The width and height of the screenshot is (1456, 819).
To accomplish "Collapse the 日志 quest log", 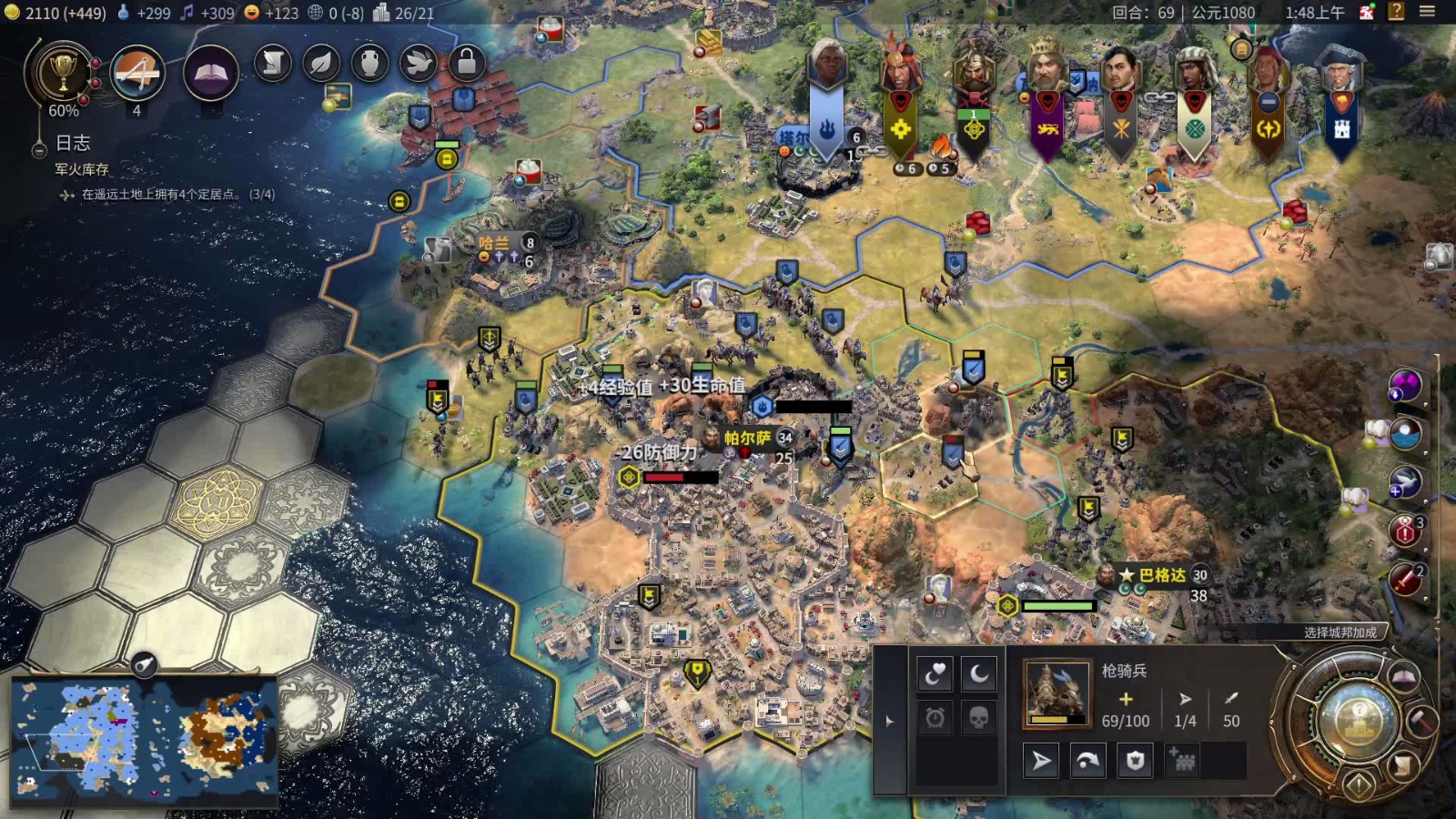I will 38,150.
